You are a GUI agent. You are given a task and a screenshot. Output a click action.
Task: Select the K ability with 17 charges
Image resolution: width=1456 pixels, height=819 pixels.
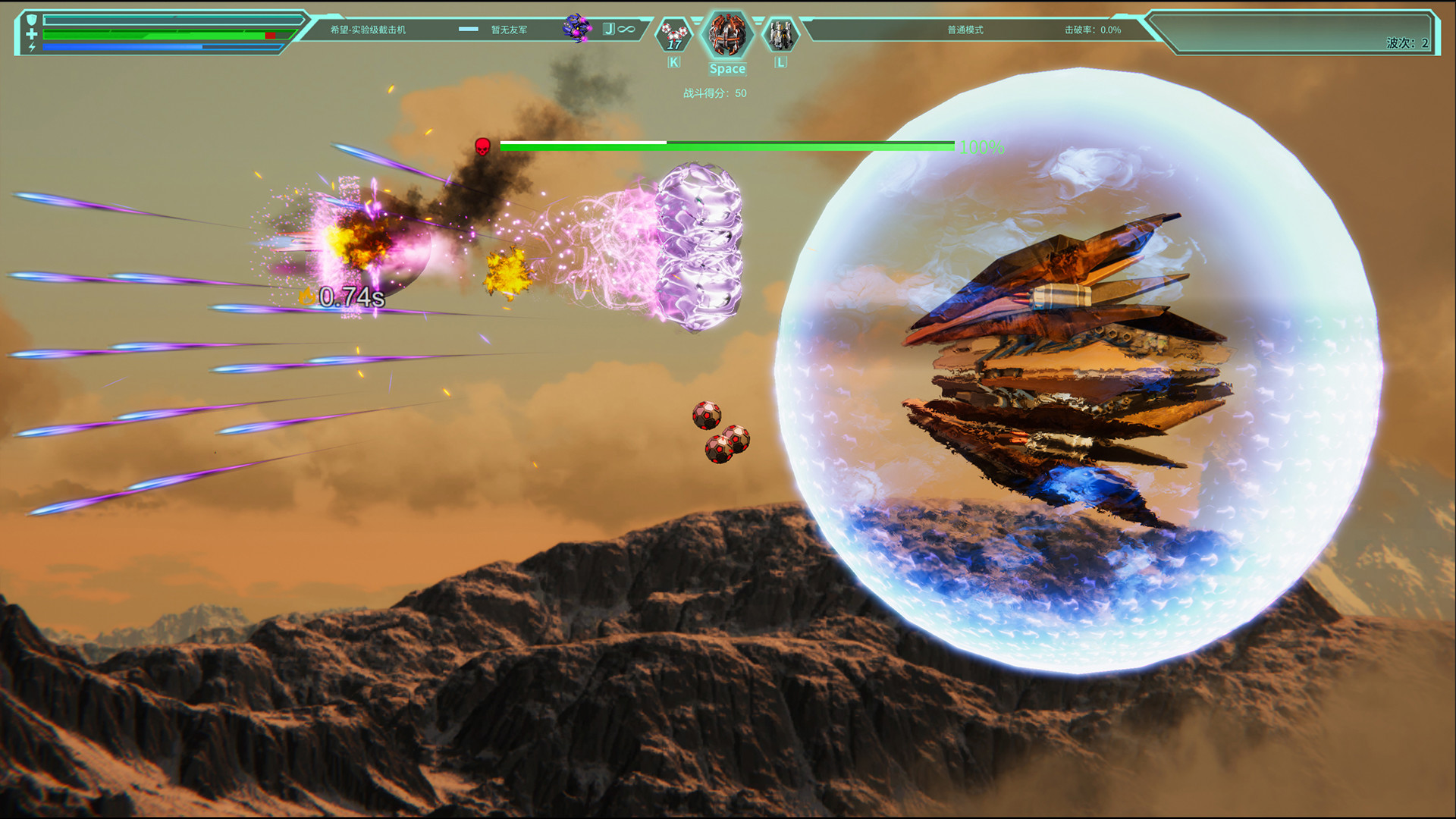pyautogui.click(x=673, y=33)
